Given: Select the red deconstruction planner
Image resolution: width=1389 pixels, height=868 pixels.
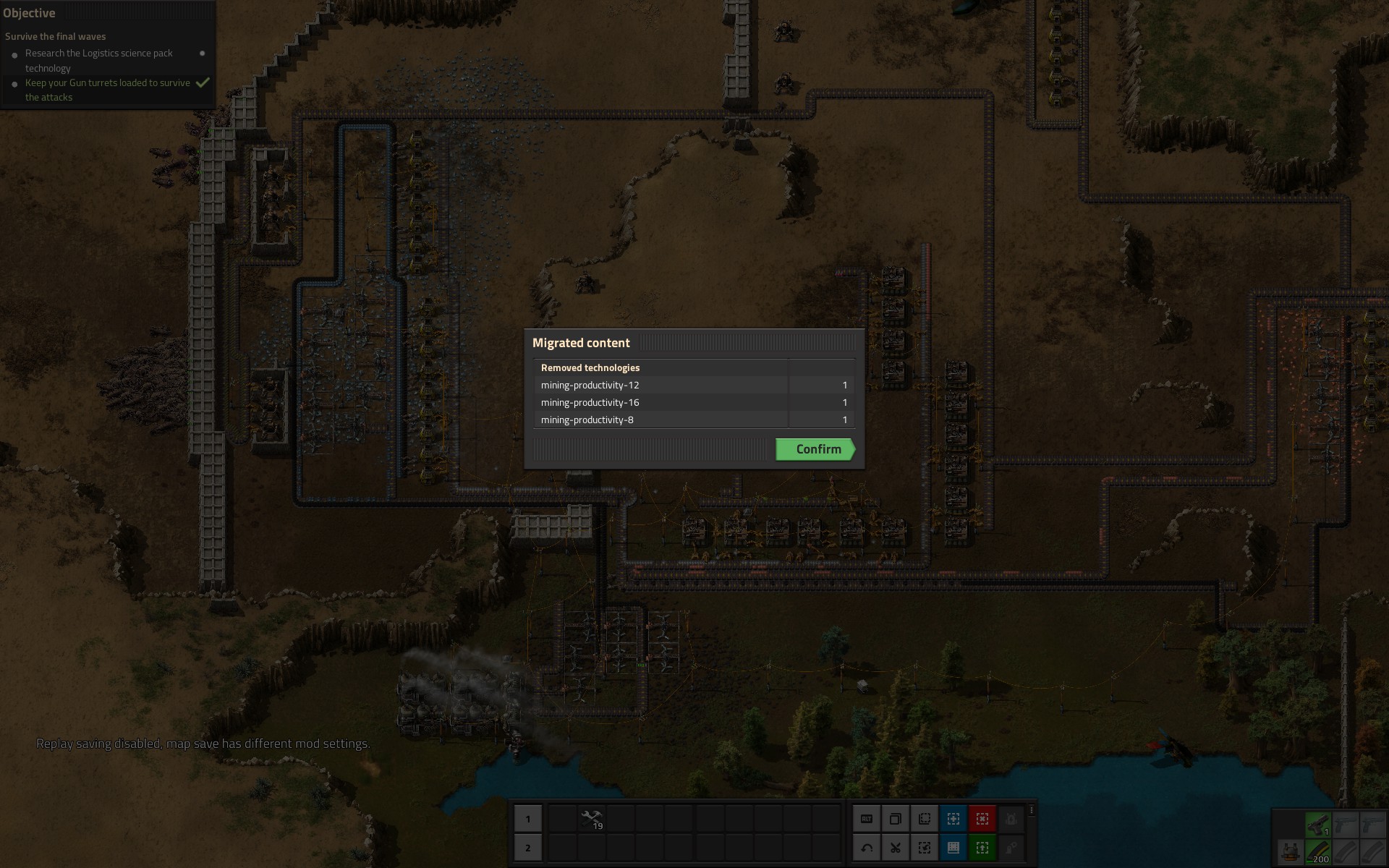Looking at the screenshot, I should 982,819.
